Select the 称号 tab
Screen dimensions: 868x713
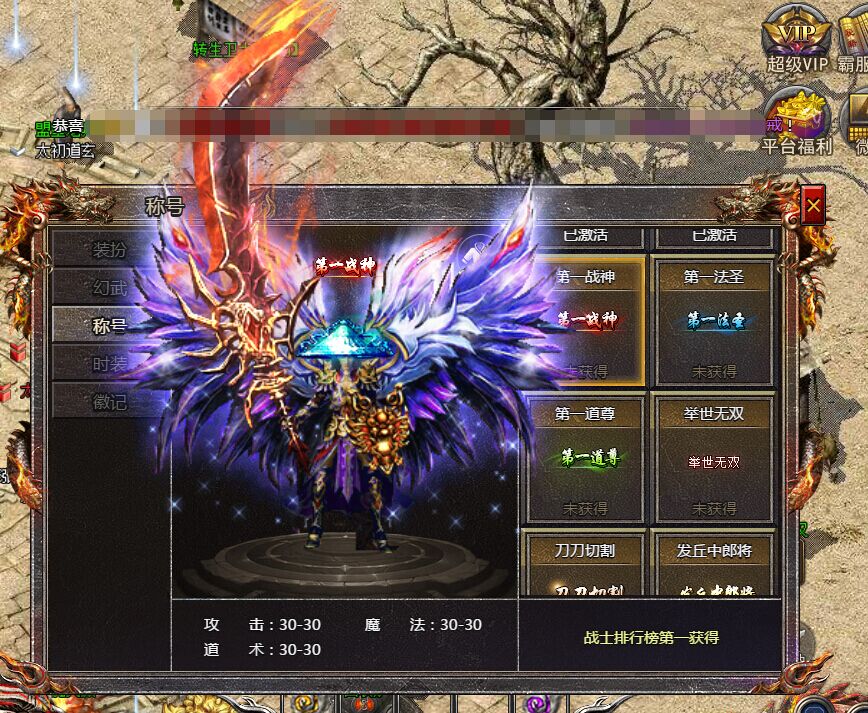(x=110, y=325)
